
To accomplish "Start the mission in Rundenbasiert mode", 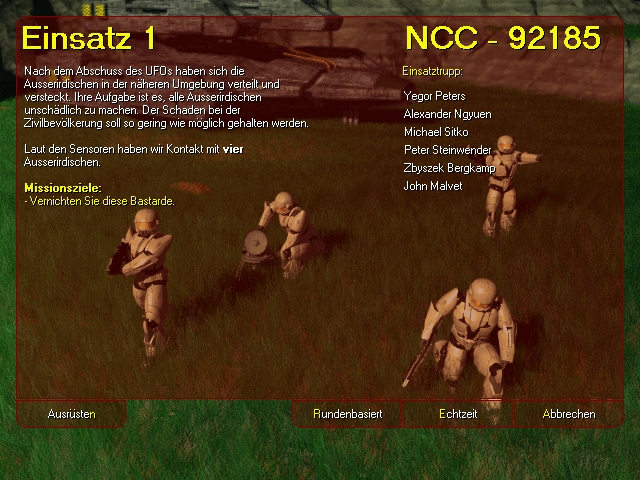I will pyautogui.click(x=347, y=414).
